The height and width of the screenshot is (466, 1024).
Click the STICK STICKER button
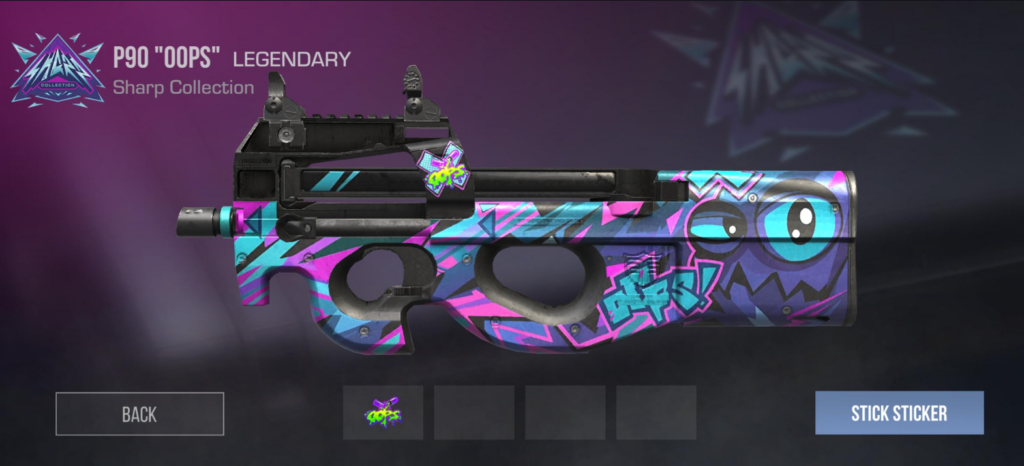pos(899,412)
